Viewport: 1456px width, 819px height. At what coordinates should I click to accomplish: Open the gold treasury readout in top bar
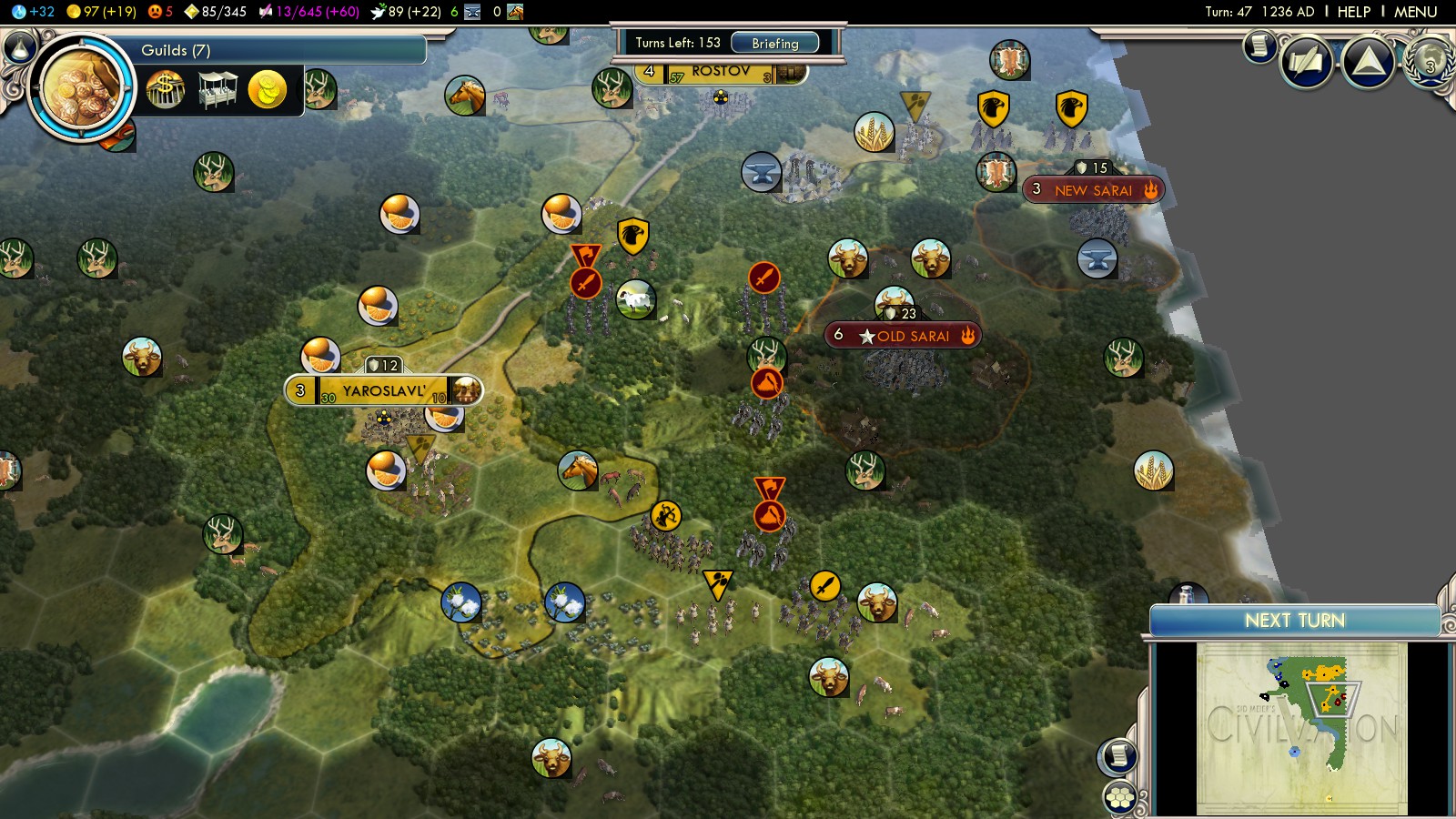tap(102, 12)
